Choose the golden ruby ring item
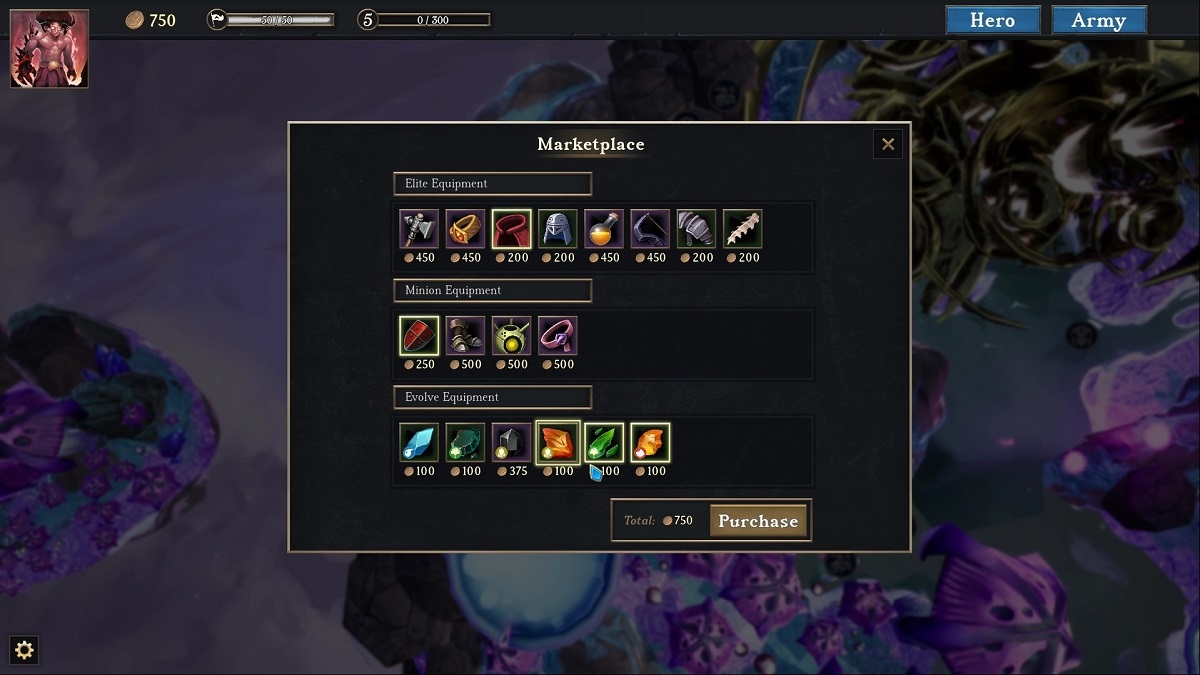 [x=465, y=229]
